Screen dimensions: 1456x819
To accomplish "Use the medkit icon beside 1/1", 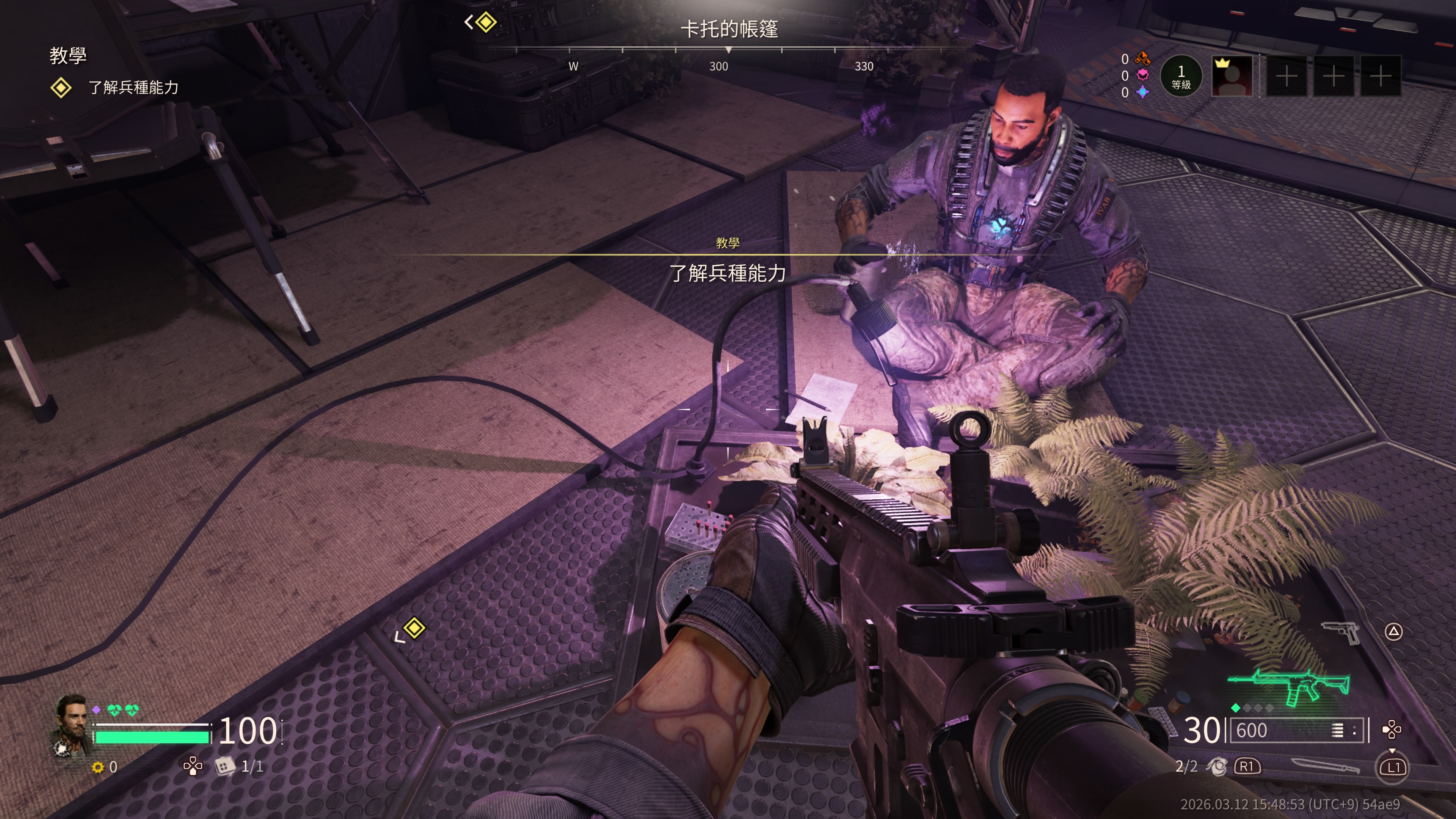I will coord(224,766).
